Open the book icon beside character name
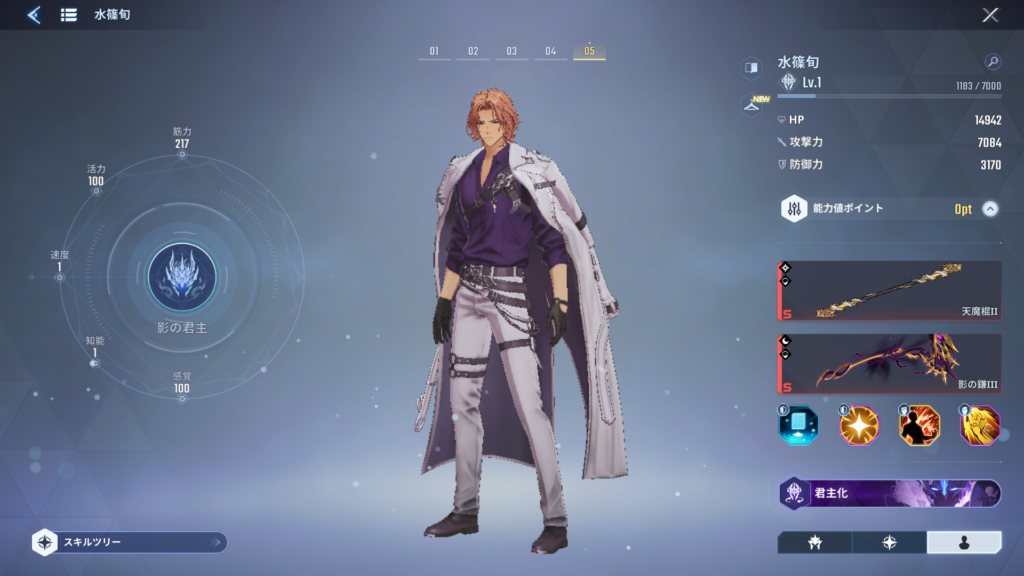Image resolution: width=1024 pixels, height=576 pixels. coord(751,67)
